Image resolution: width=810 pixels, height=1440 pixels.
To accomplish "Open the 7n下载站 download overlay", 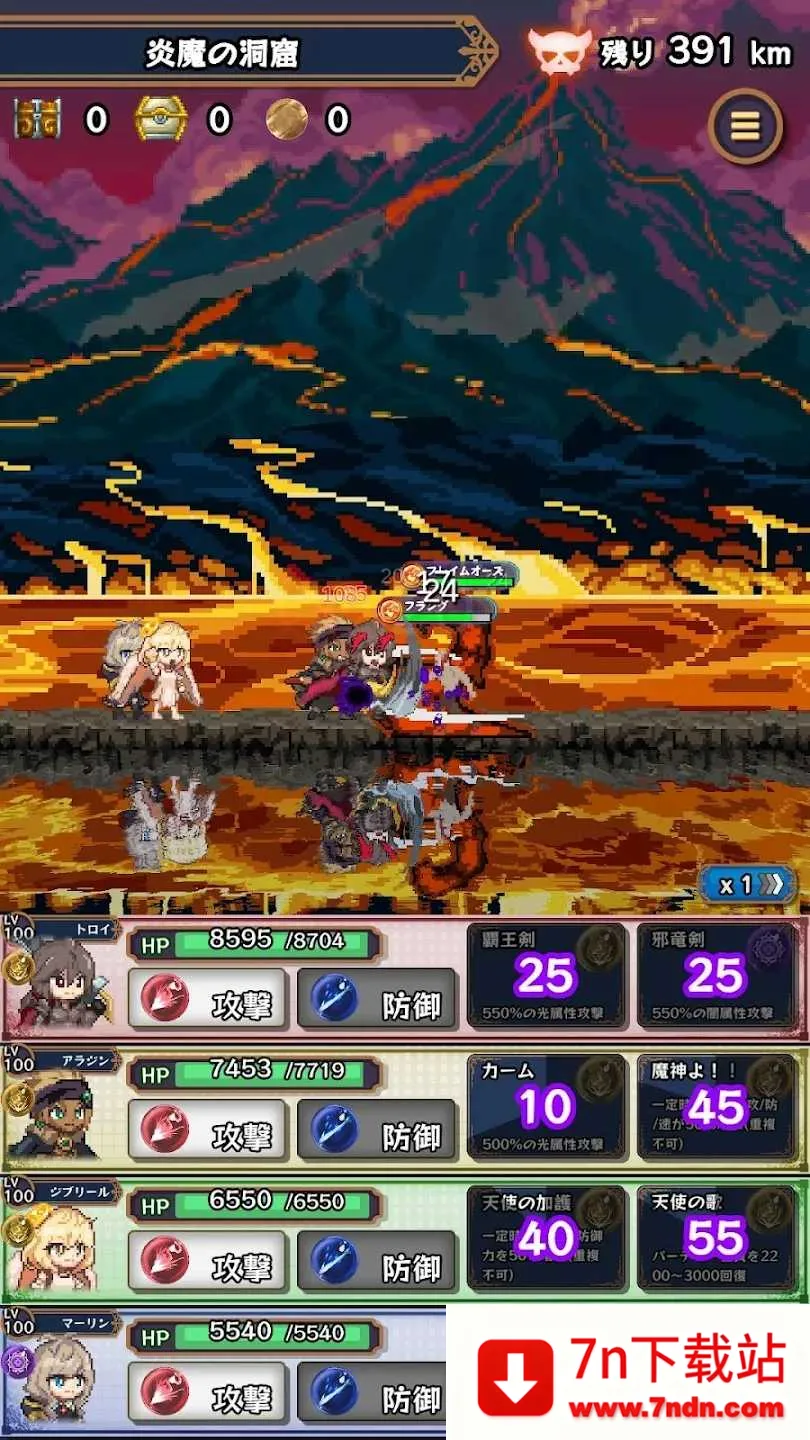I will click(628, 1375).
